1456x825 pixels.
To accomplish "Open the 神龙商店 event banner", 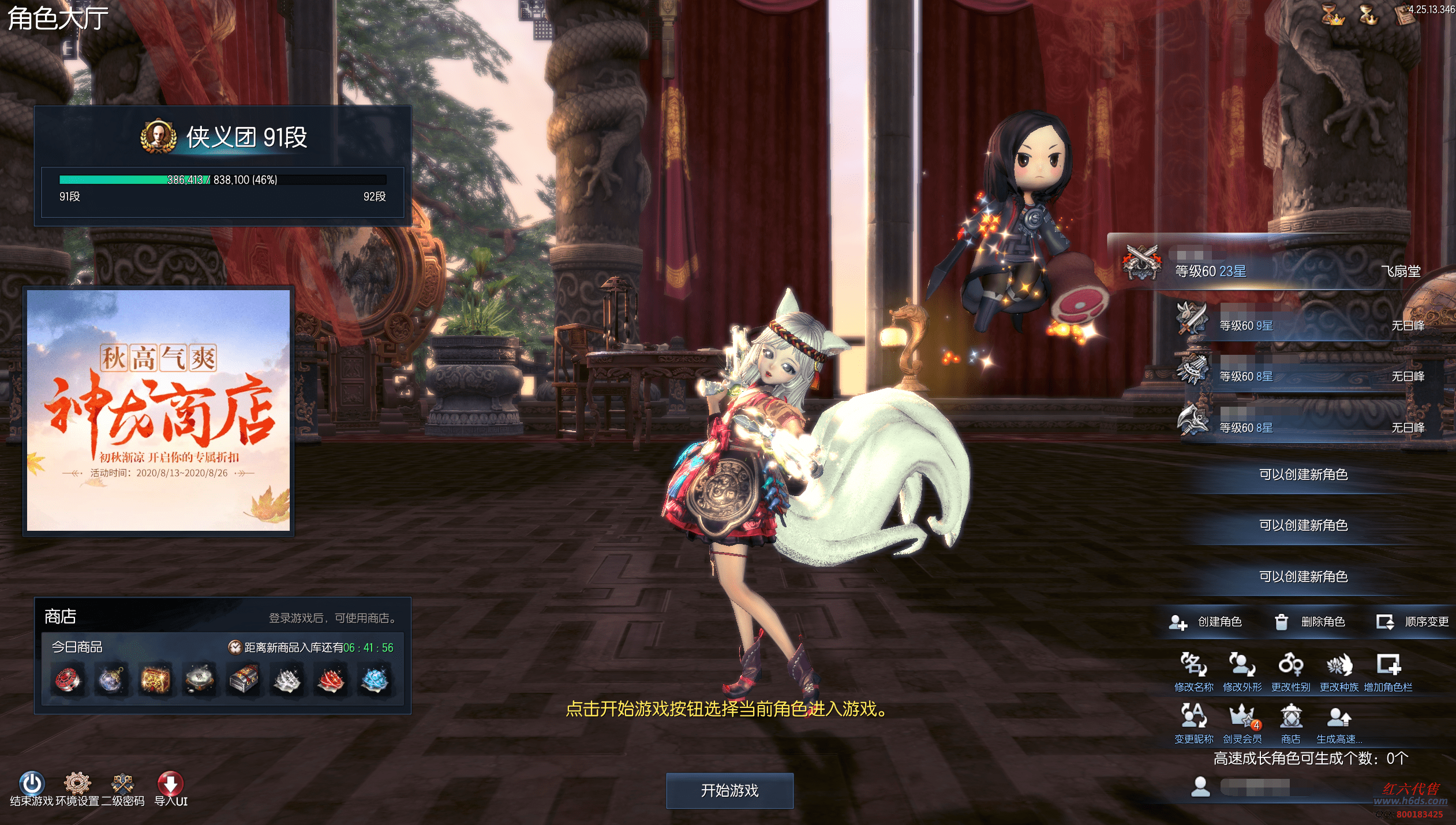I will pos(159,410).
